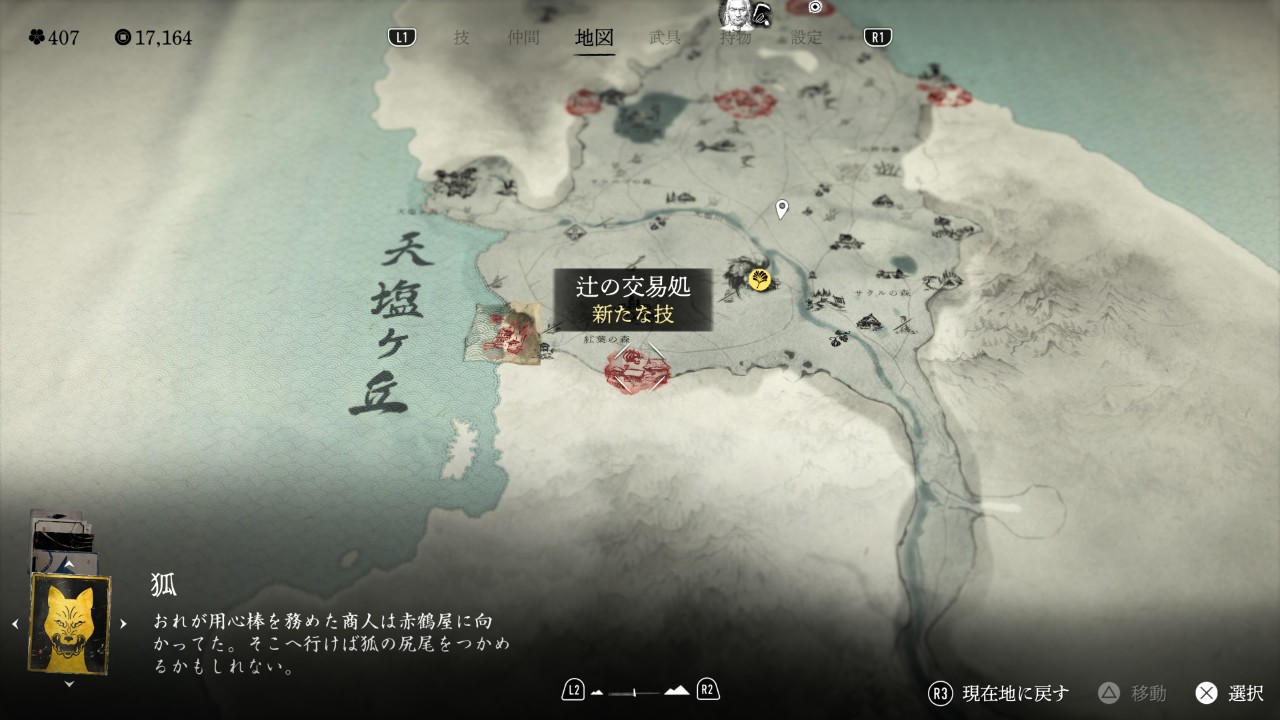Select the red enemy camp marker below 紅葉の森

[637, 372]
